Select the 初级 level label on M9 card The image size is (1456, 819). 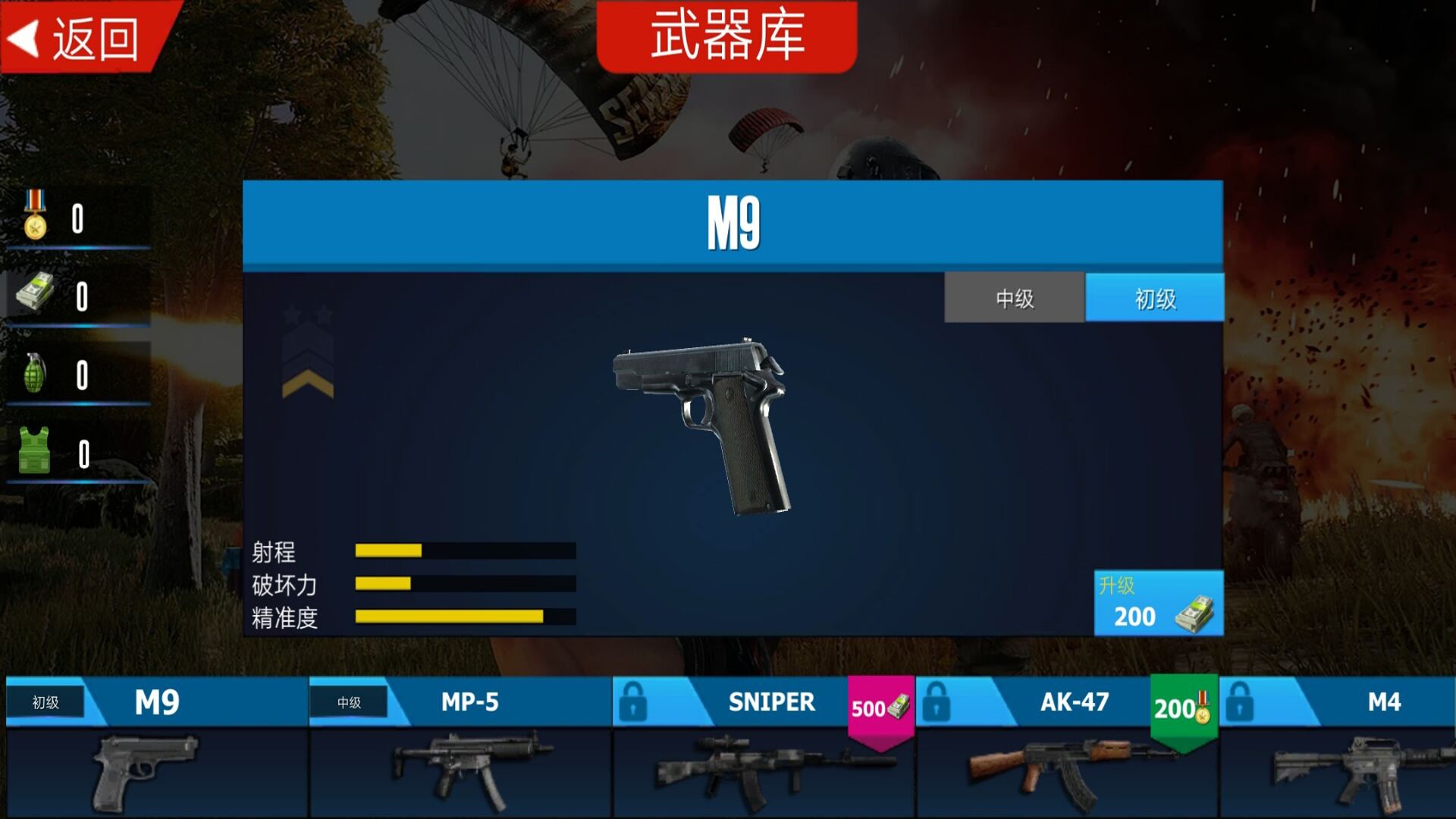[45, 703]
